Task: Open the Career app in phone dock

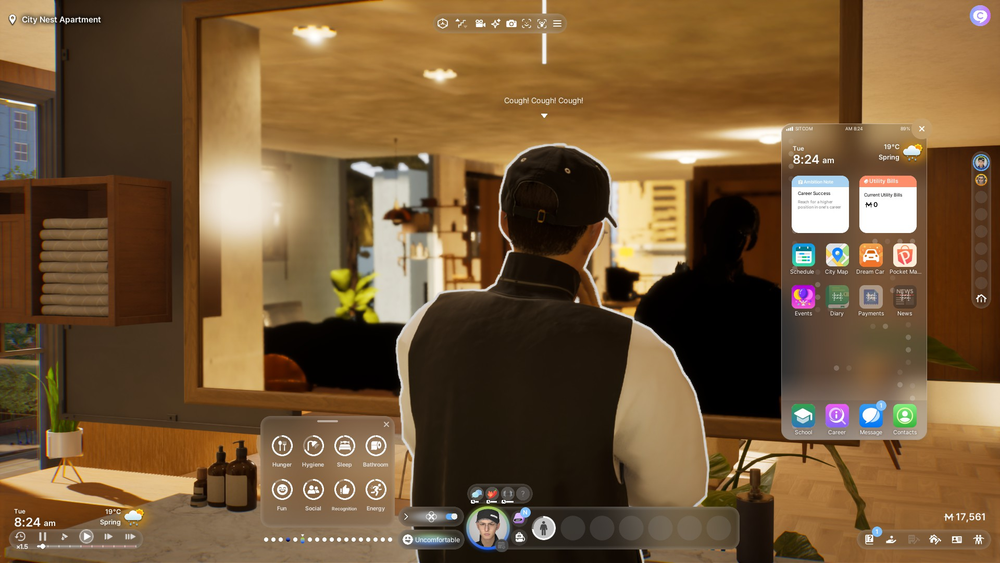Action: (x=837, y=415)
